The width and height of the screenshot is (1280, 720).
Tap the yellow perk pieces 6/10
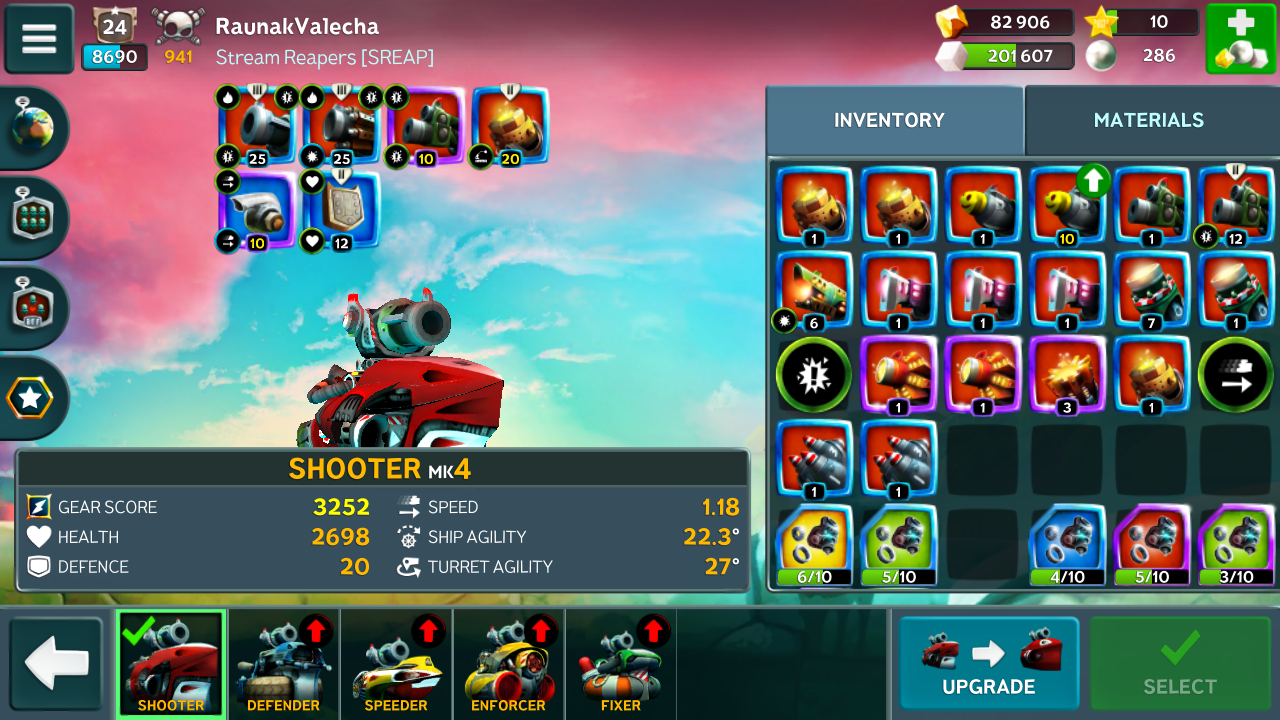[x=814, y=545]
